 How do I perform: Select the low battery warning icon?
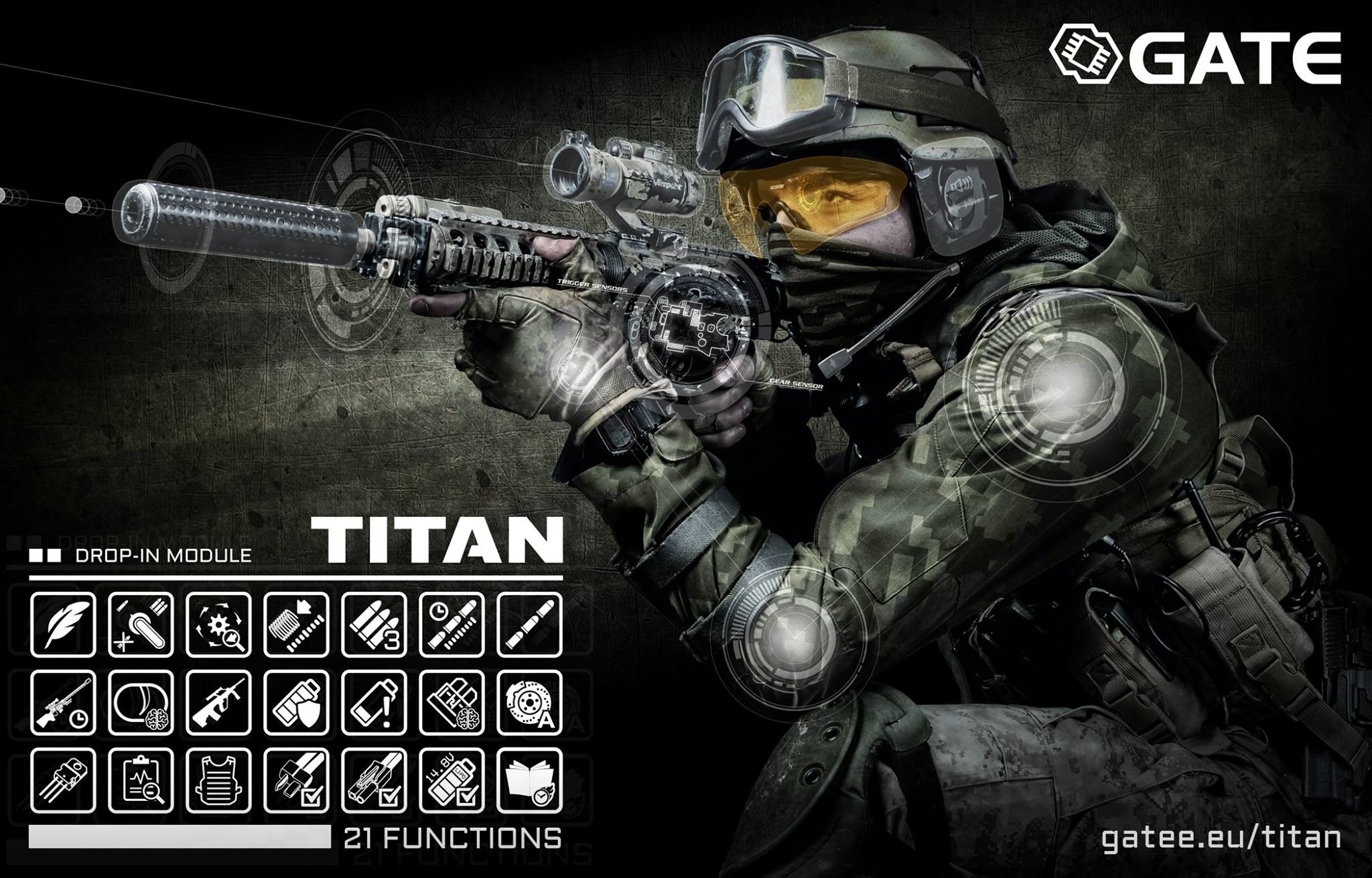pos(374,702)
